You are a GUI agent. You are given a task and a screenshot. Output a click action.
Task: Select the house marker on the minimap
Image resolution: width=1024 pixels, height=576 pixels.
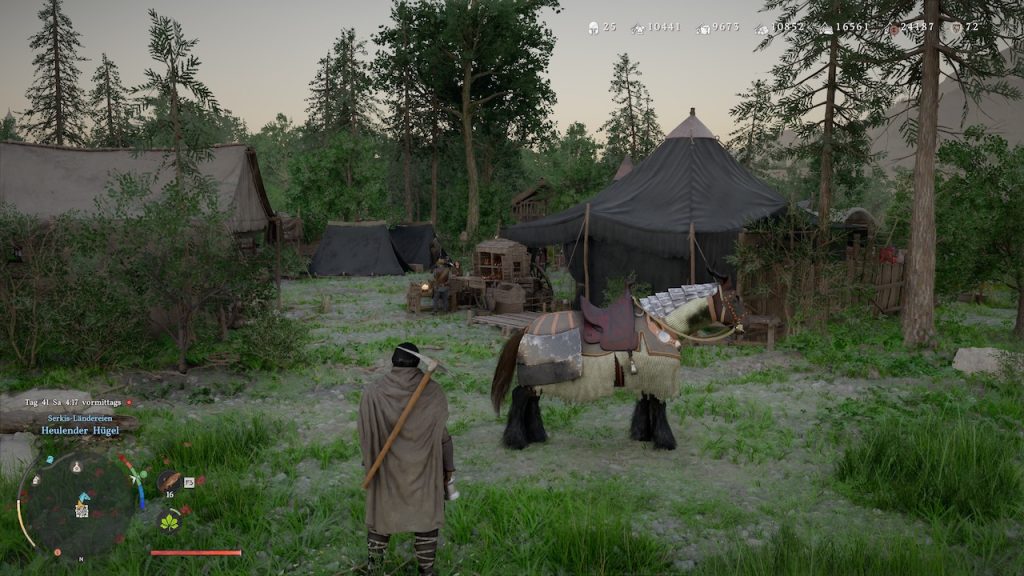click(35, 480)
